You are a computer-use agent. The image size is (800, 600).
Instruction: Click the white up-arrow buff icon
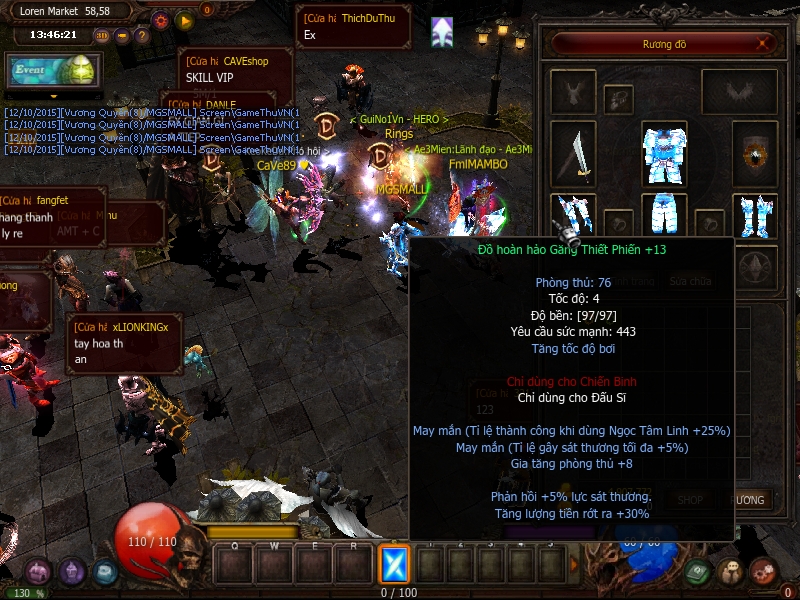pos(443,32)
